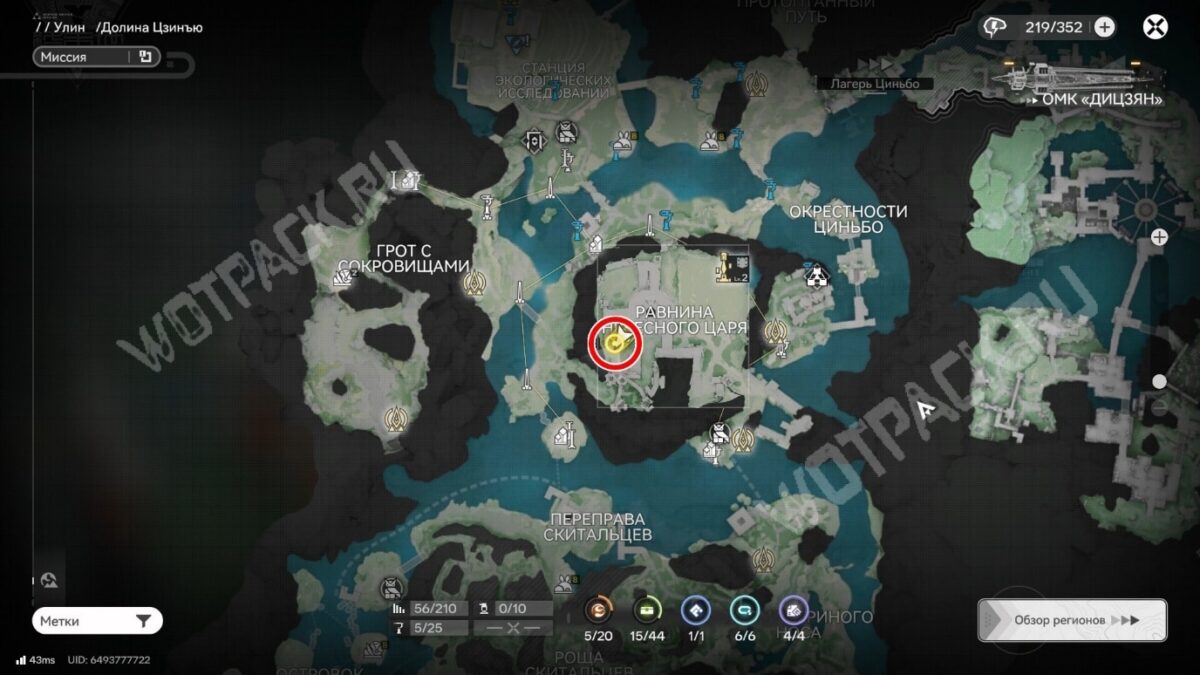1200x675 pixels.
Task: Show the green chest tracker 15/44
Action: 647,609
